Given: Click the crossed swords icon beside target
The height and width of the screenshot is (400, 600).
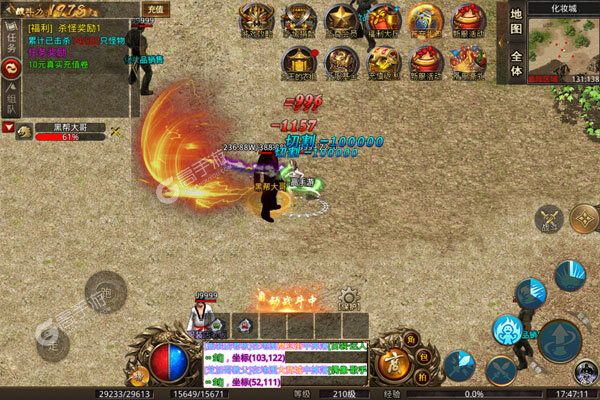Looking at the screenshot, I should 116,130.
